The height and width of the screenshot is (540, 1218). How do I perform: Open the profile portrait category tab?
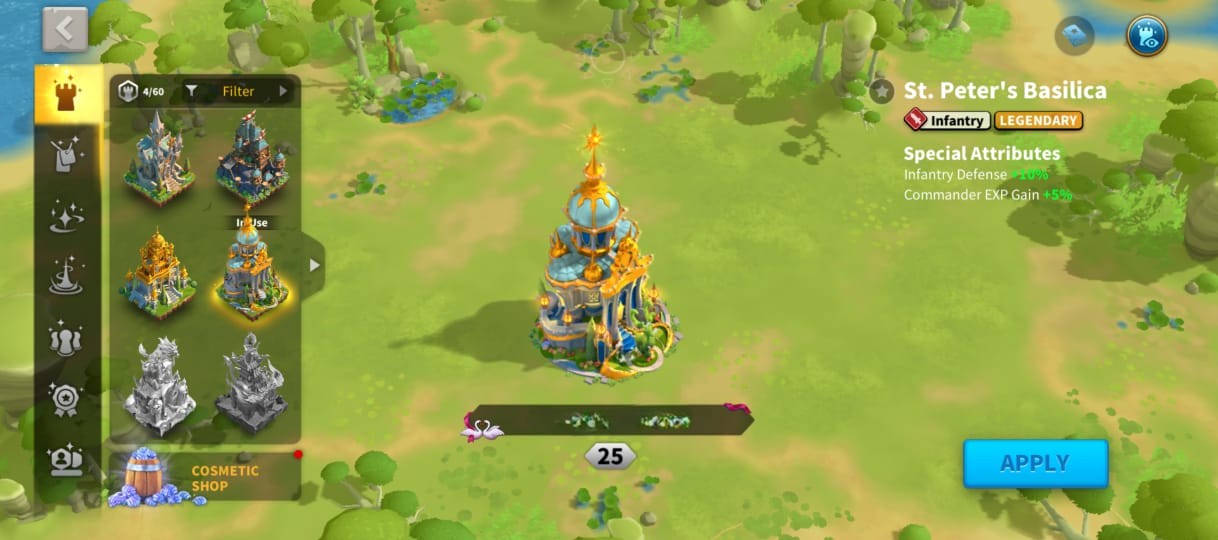pyautogui.click(x=67, y=460)
